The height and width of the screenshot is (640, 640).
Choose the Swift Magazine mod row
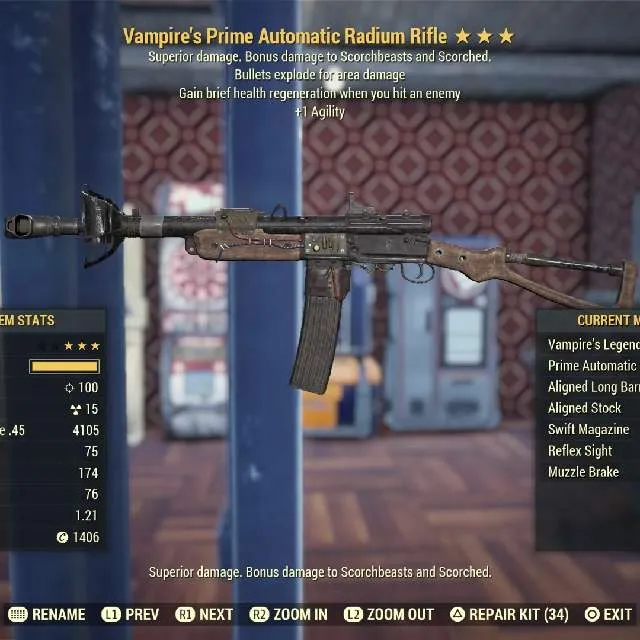click(x=589, y=429)
